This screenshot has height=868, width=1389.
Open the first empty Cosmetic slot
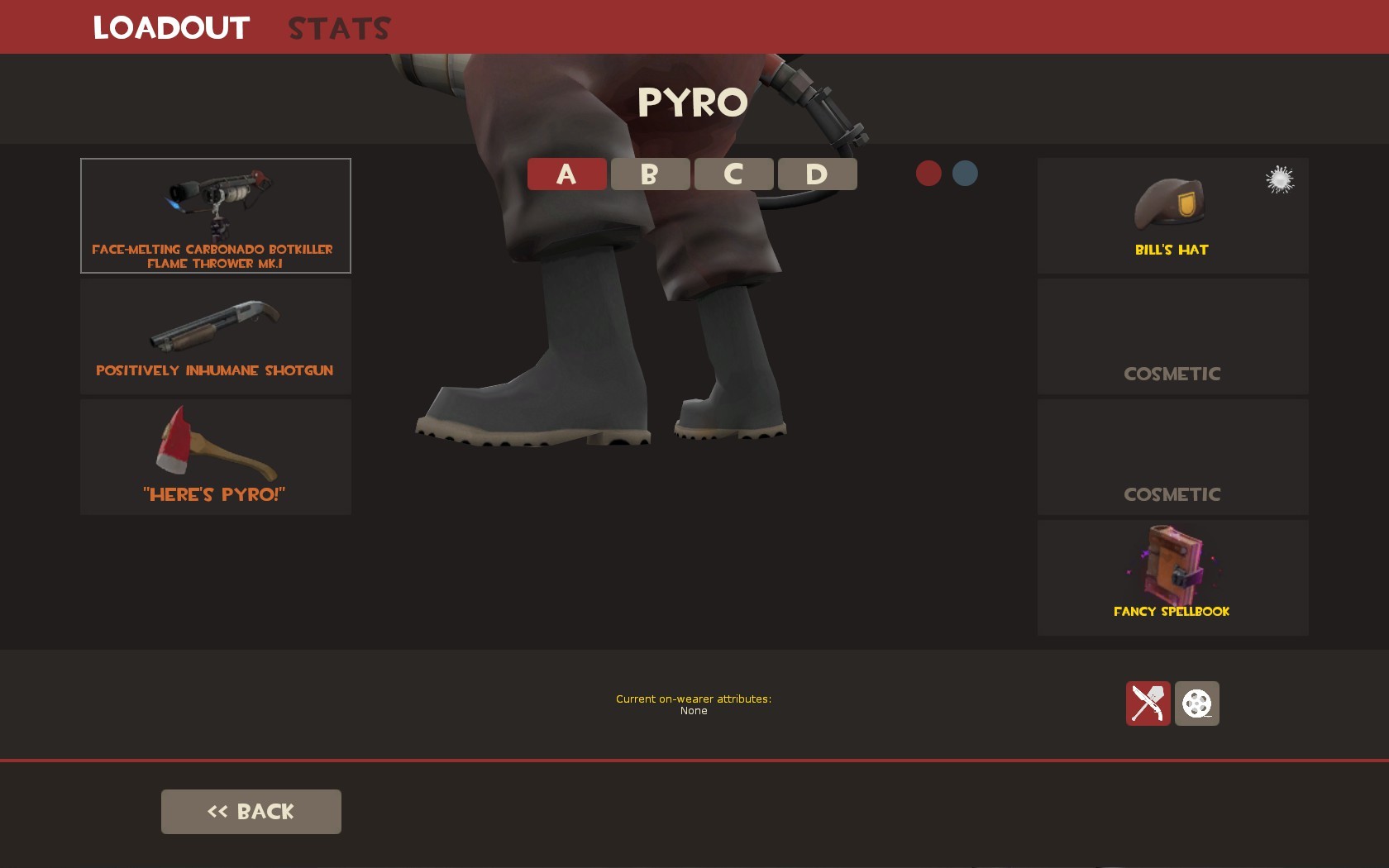pyautogui.click(x=1172, y=336)
